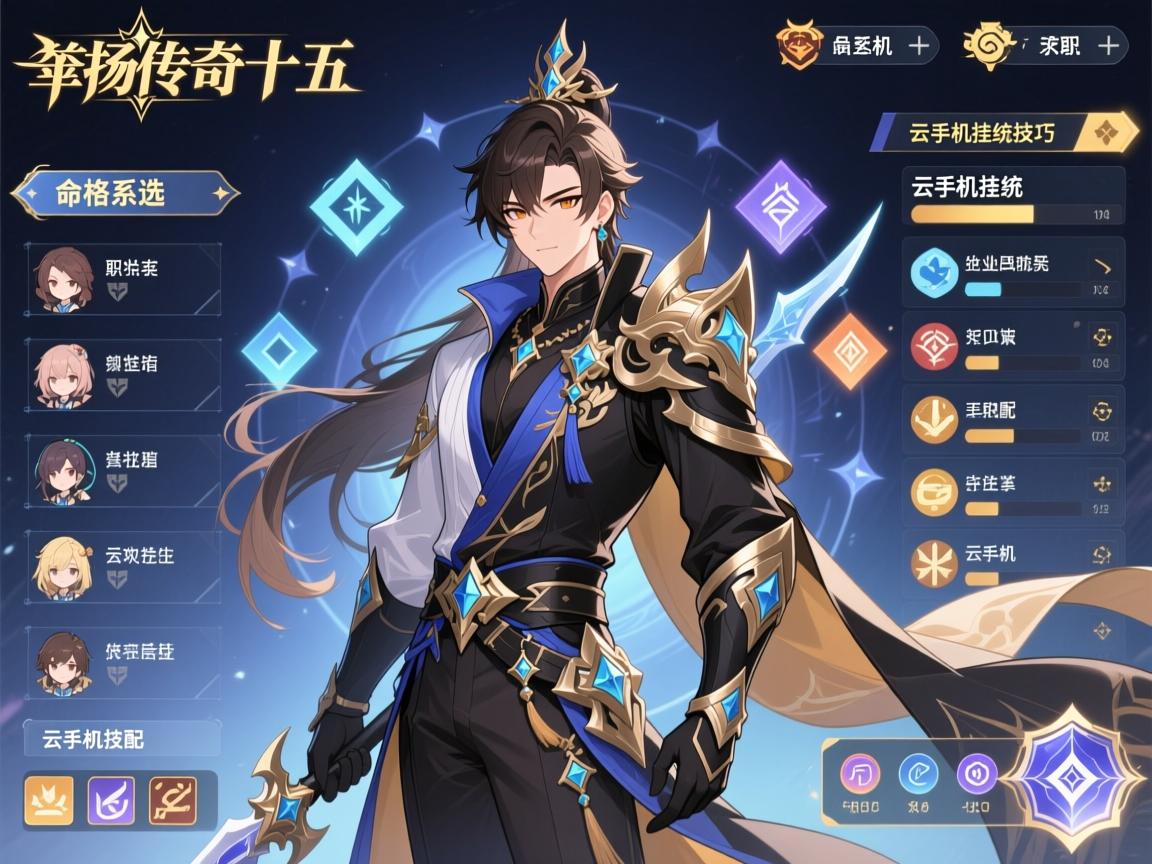Pick the dark-haired character with teal highlights
Viewport: 1152px width, 864px height.
122,471
